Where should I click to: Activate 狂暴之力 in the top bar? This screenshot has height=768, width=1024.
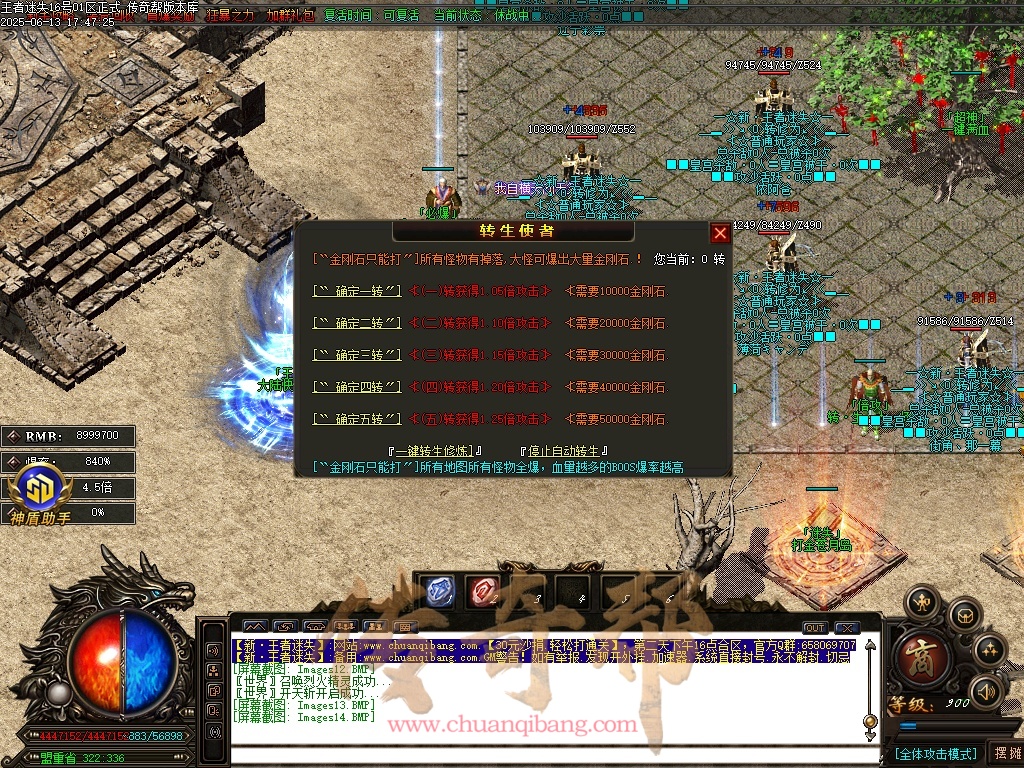[x=231, y=16]
